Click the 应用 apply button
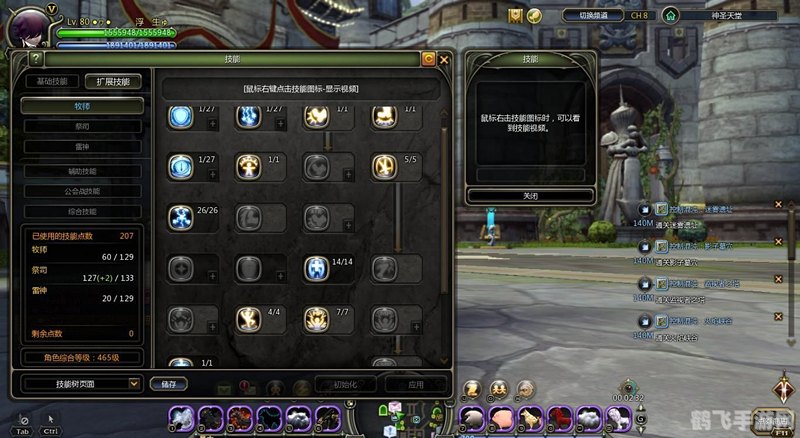The image size is (800, 438). (x=415, y=383)
